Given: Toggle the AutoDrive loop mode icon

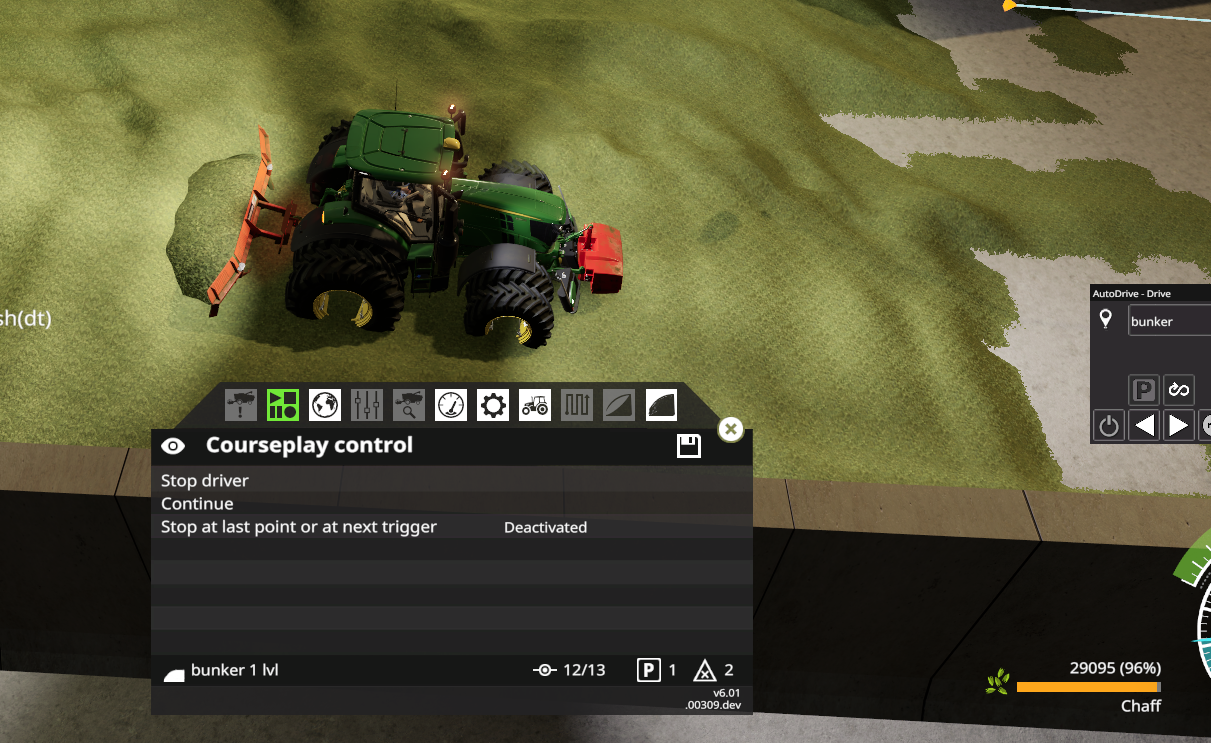Looking at the screenshot, I should pyautogui.click(x=1179, y=390).
